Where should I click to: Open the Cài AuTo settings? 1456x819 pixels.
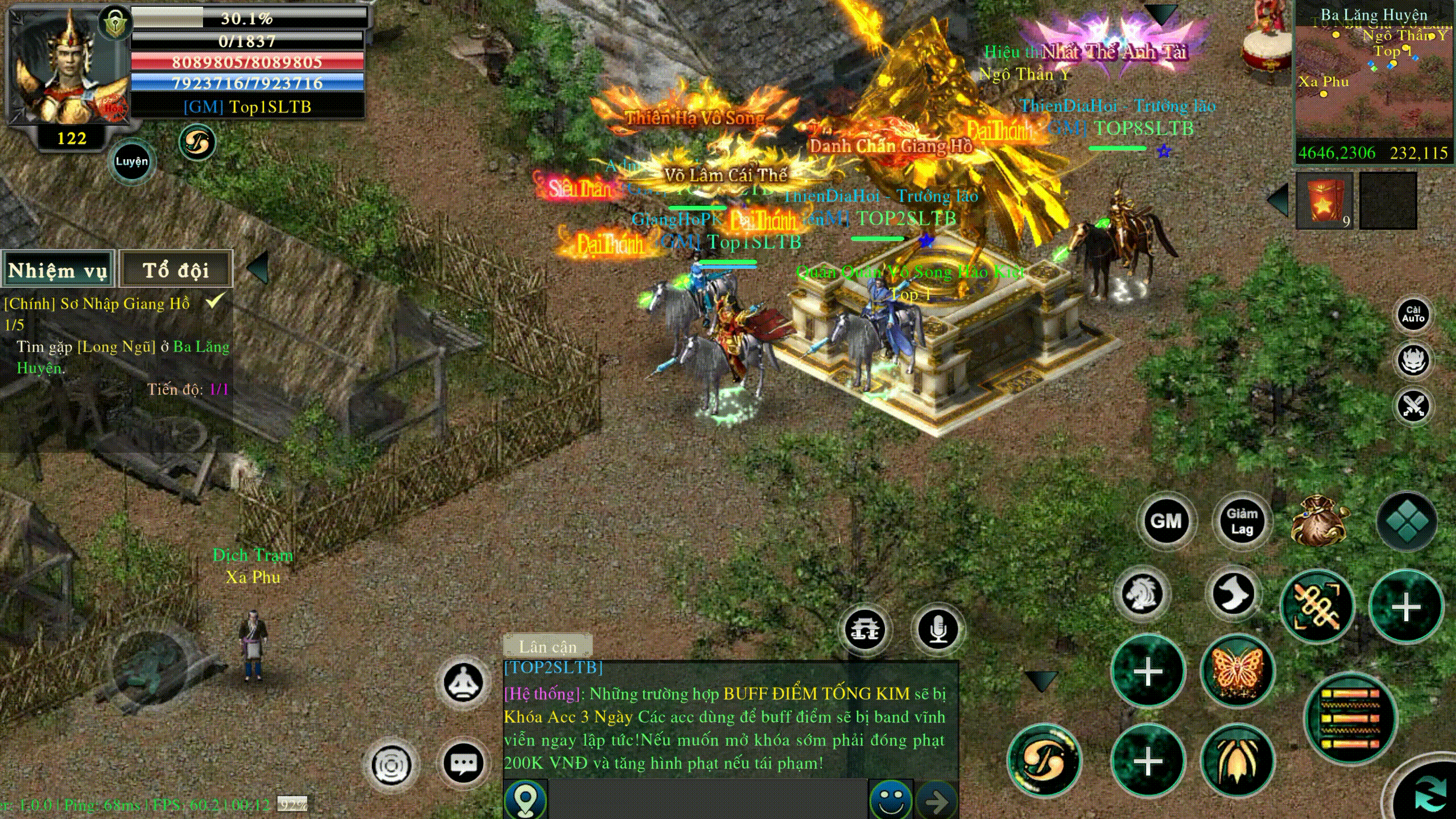click(1413, 315)
